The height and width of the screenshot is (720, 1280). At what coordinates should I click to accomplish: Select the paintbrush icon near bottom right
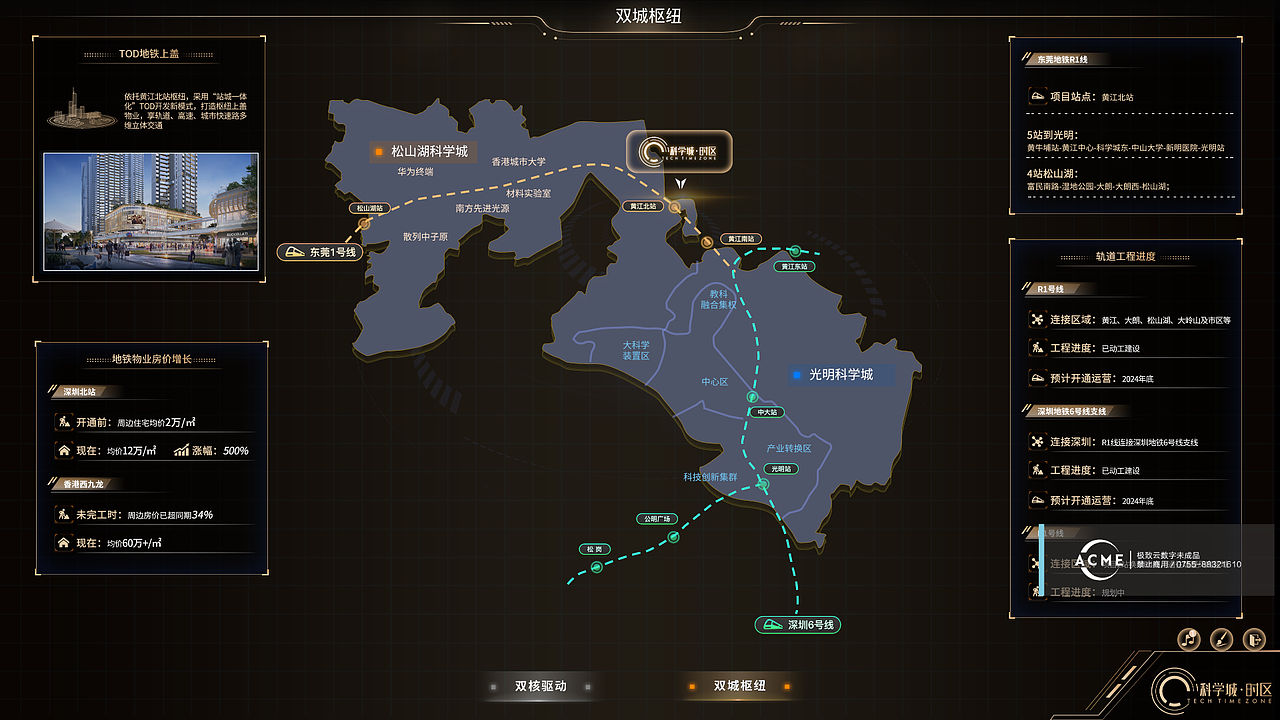pyautogui.click(x=1222, y=639)
